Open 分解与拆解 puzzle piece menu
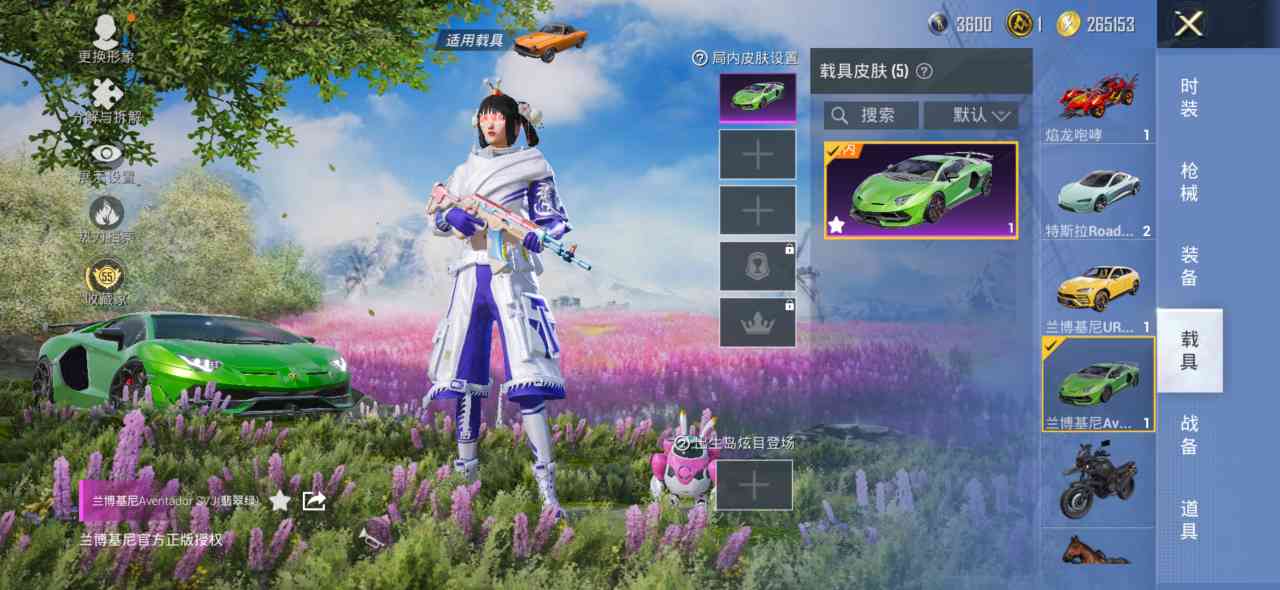The width and height of the screenshot is (1280, 590). [106, 100]
